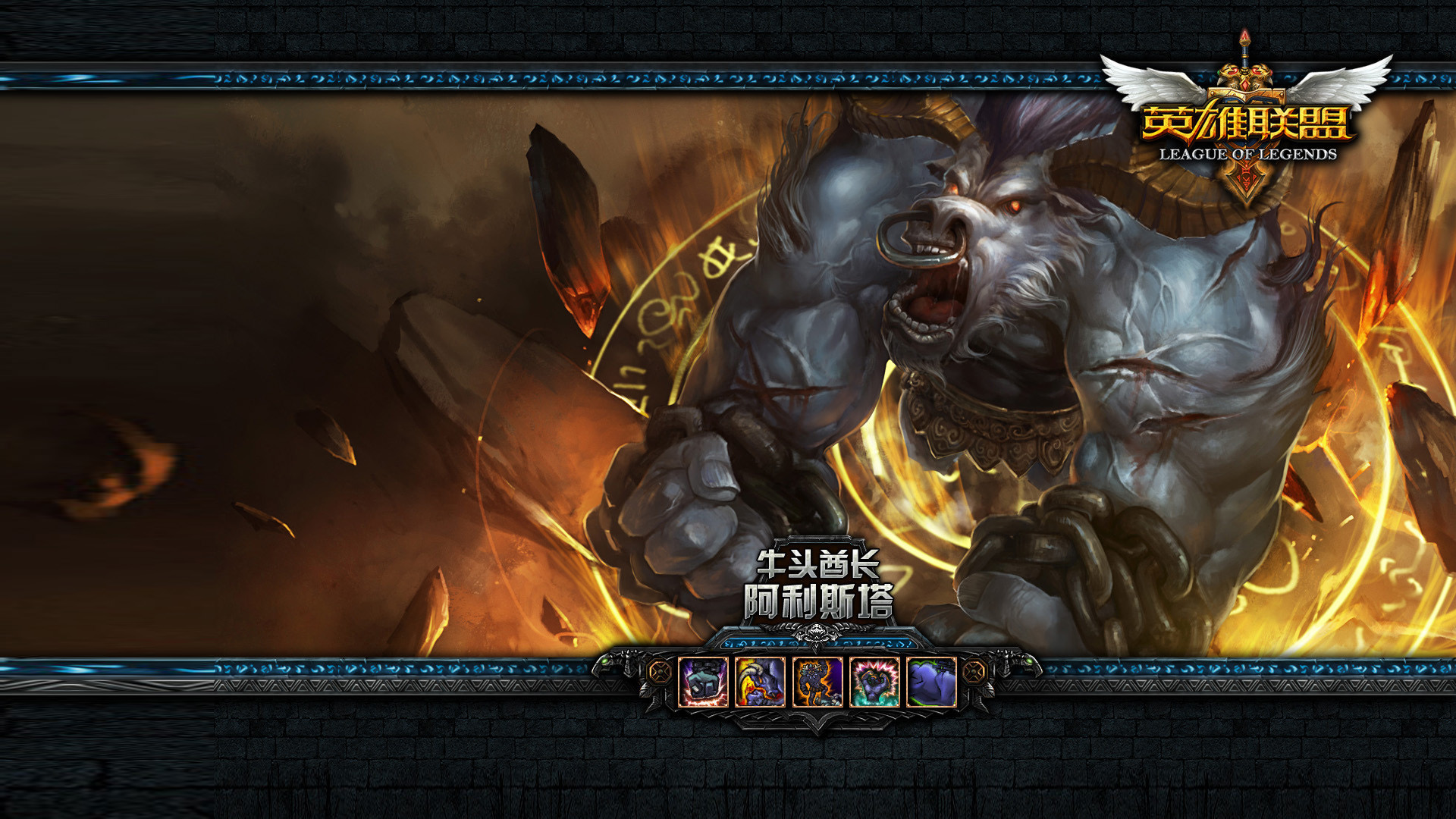Screen dimensions: 1456x819
Task: Select the Unbreakable Will purple arm icon
Action: 931,682
